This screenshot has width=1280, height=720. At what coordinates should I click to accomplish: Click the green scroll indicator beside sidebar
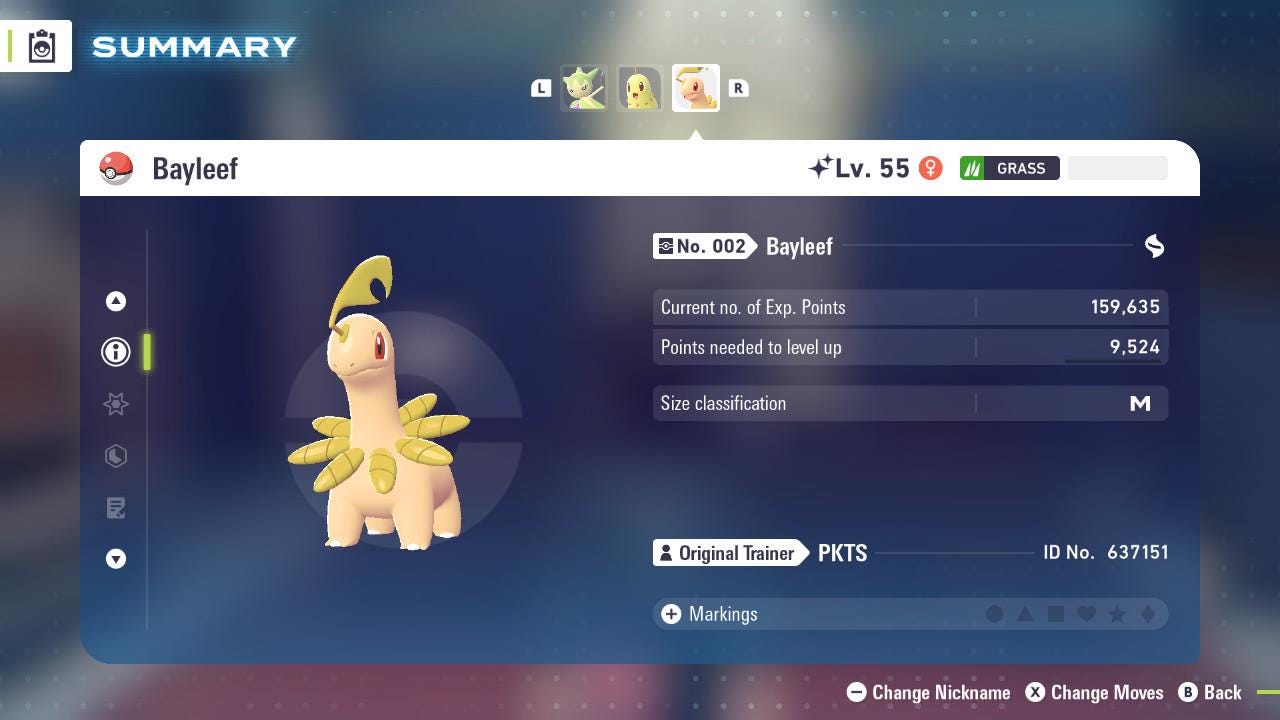[147, 352]
